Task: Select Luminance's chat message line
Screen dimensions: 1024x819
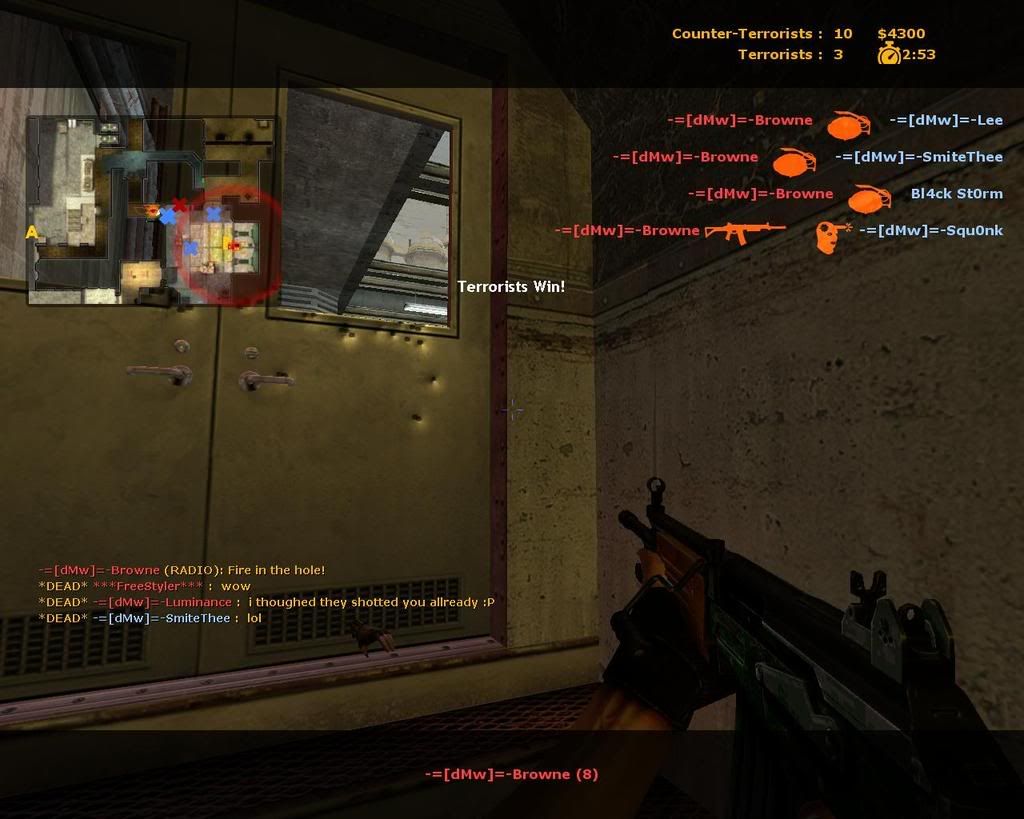Action: [x=266, y=602]
